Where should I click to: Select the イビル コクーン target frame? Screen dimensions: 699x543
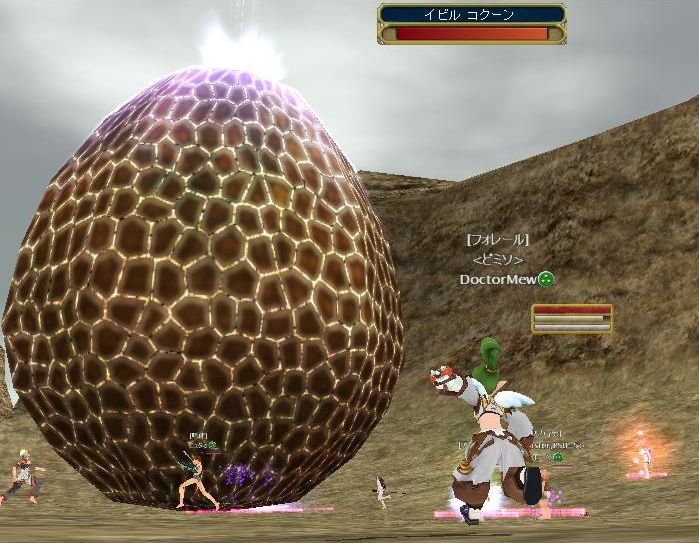coord(471,23)
